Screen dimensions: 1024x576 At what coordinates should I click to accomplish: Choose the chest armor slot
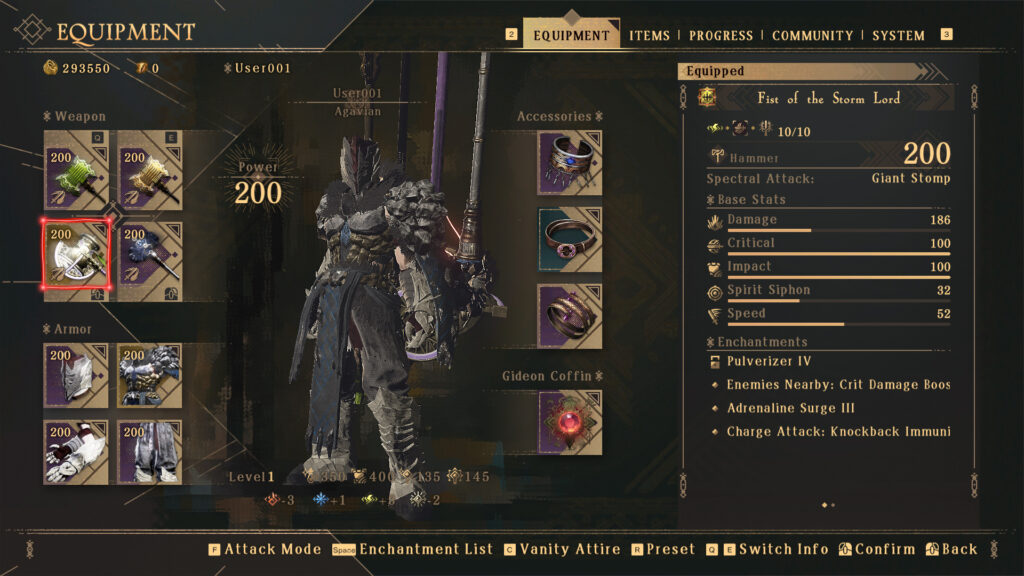pyautogui.click(x=150, y=376)
